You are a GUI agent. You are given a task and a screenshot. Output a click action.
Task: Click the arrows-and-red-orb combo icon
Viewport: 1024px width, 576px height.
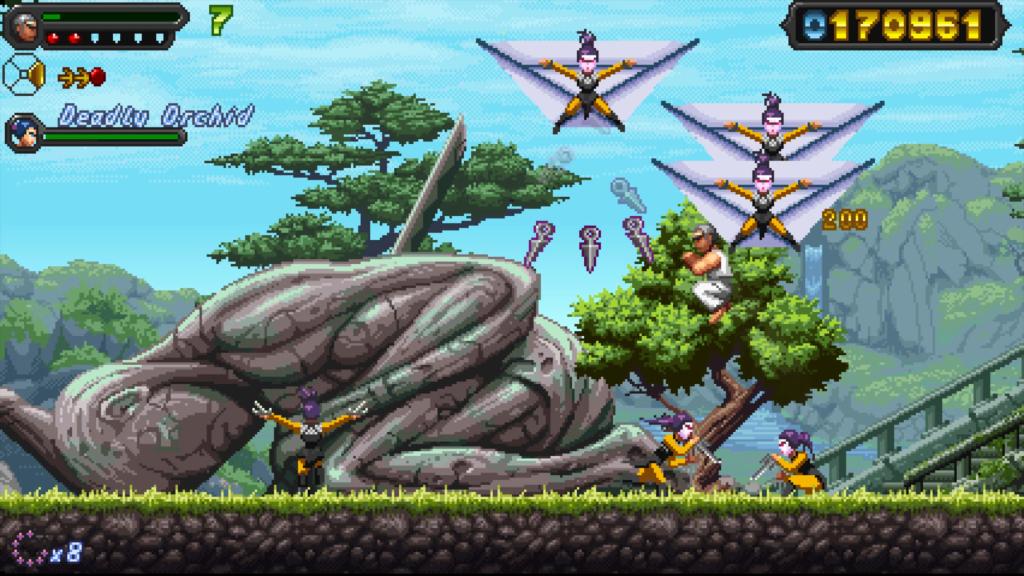[82, 76]
